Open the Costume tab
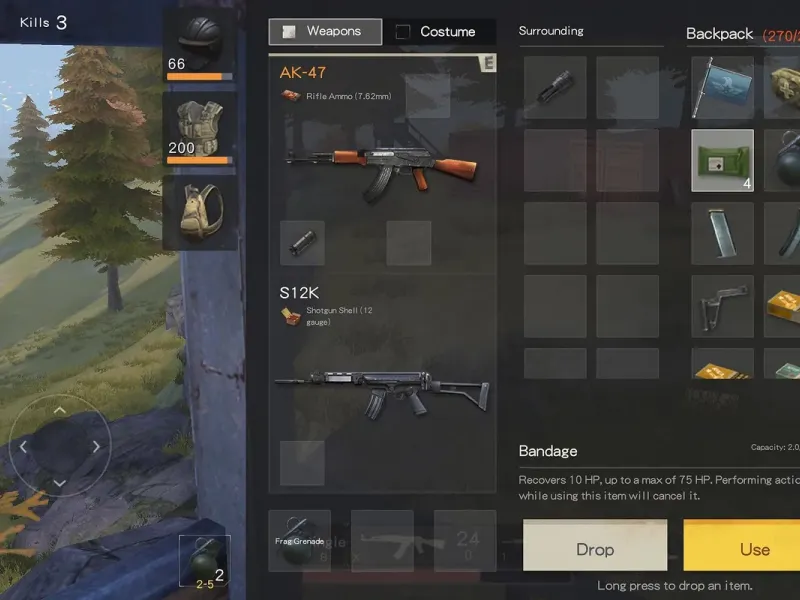 point(438,32)
